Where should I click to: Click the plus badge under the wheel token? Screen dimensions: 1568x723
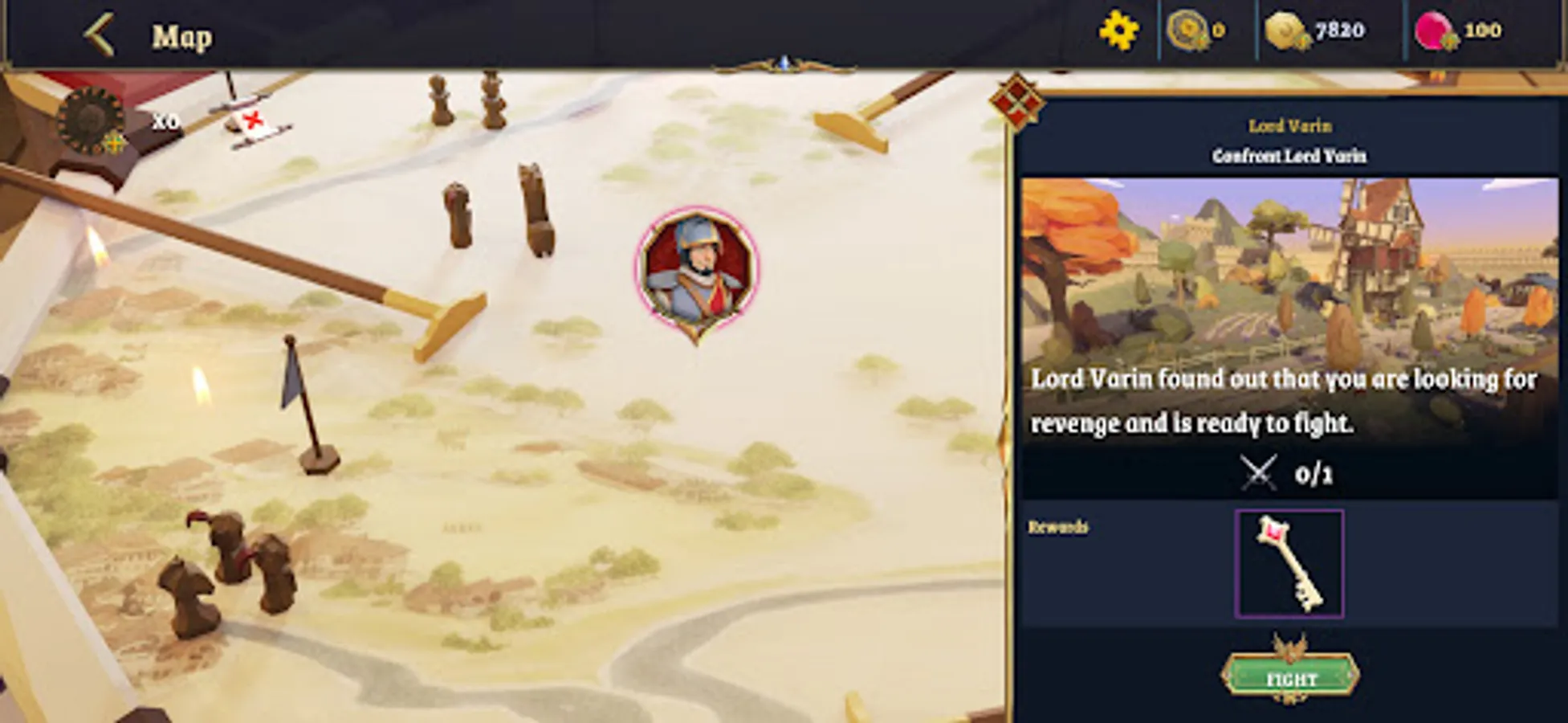tap(115, 142)
